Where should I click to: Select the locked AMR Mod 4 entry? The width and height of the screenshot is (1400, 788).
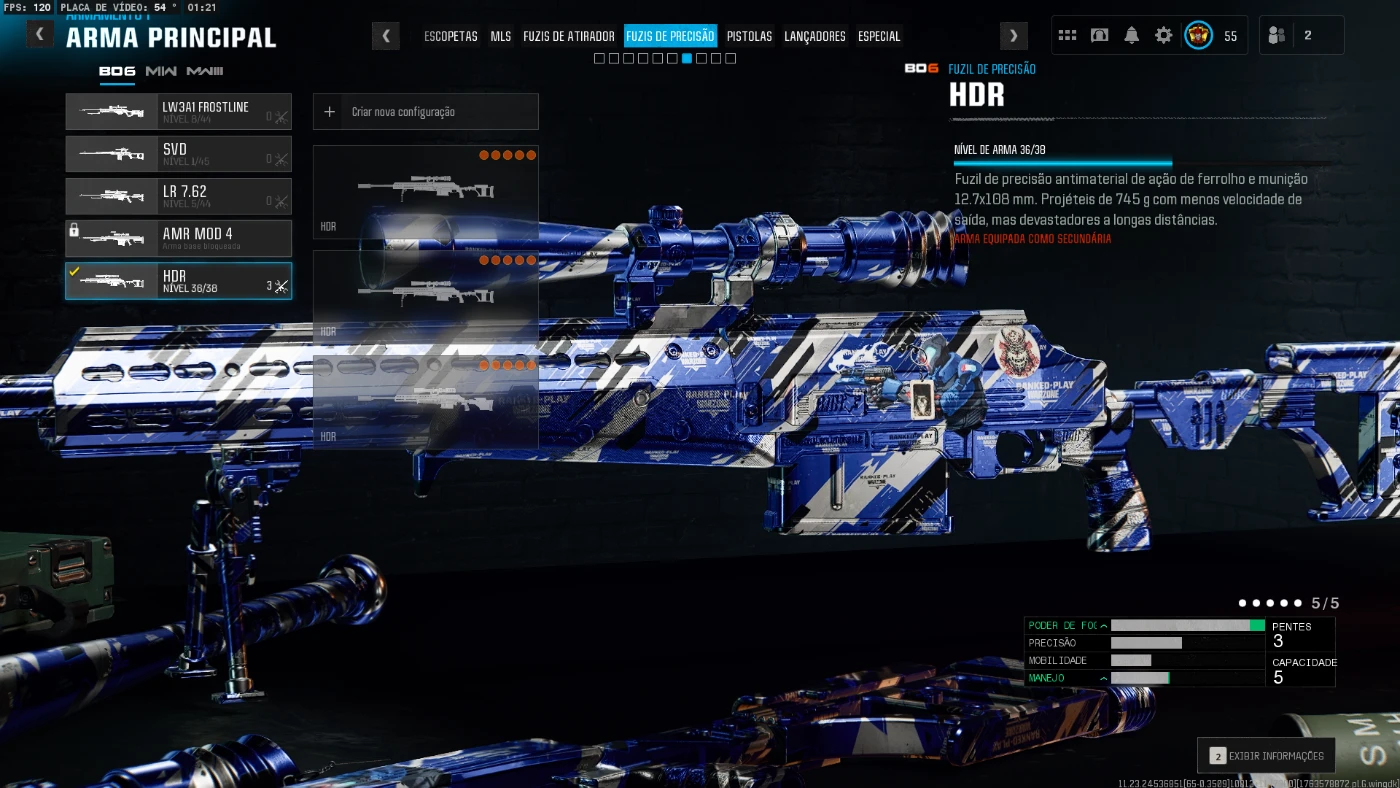tap(178, 238)
